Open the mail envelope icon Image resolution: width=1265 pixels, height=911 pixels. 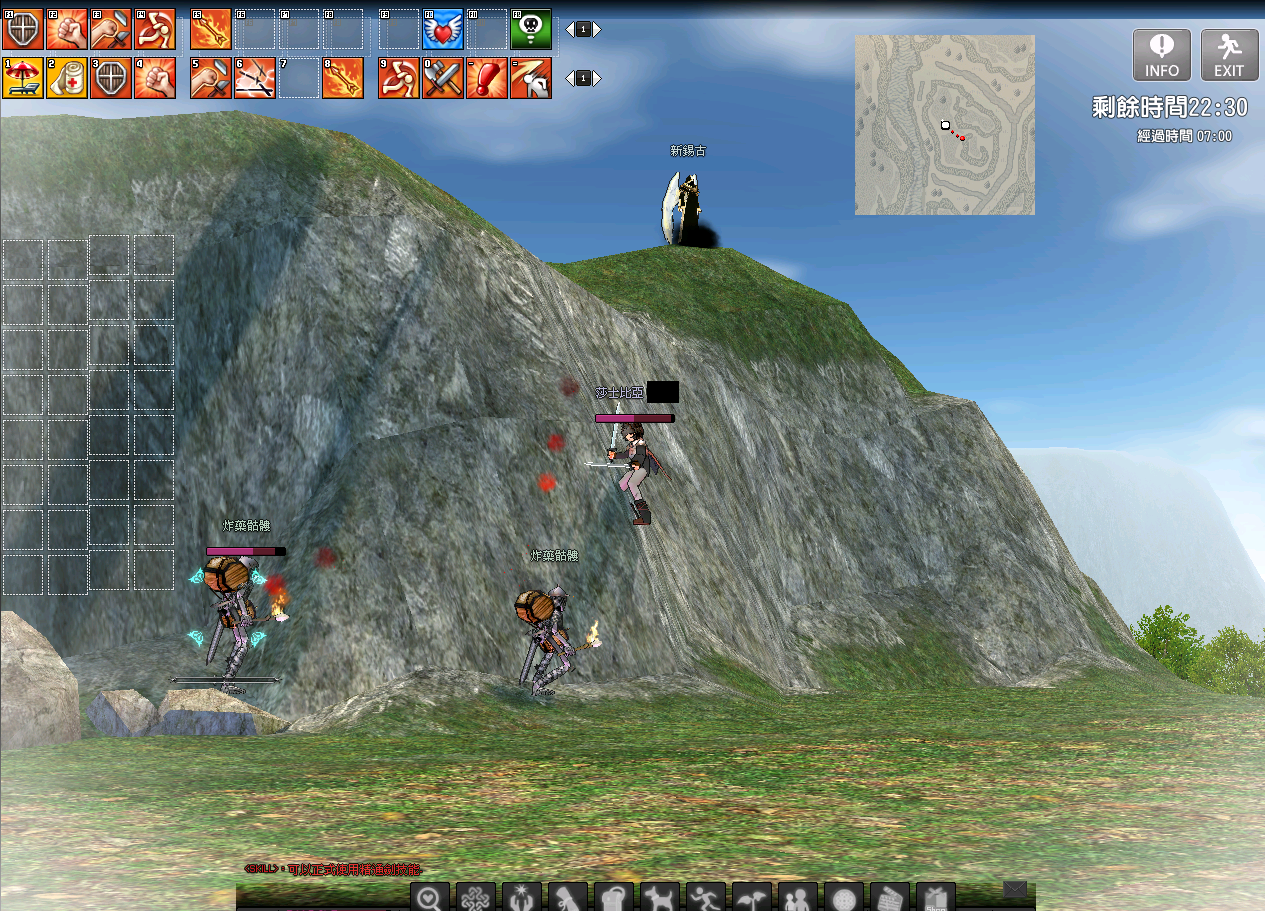click(1015, 889)
